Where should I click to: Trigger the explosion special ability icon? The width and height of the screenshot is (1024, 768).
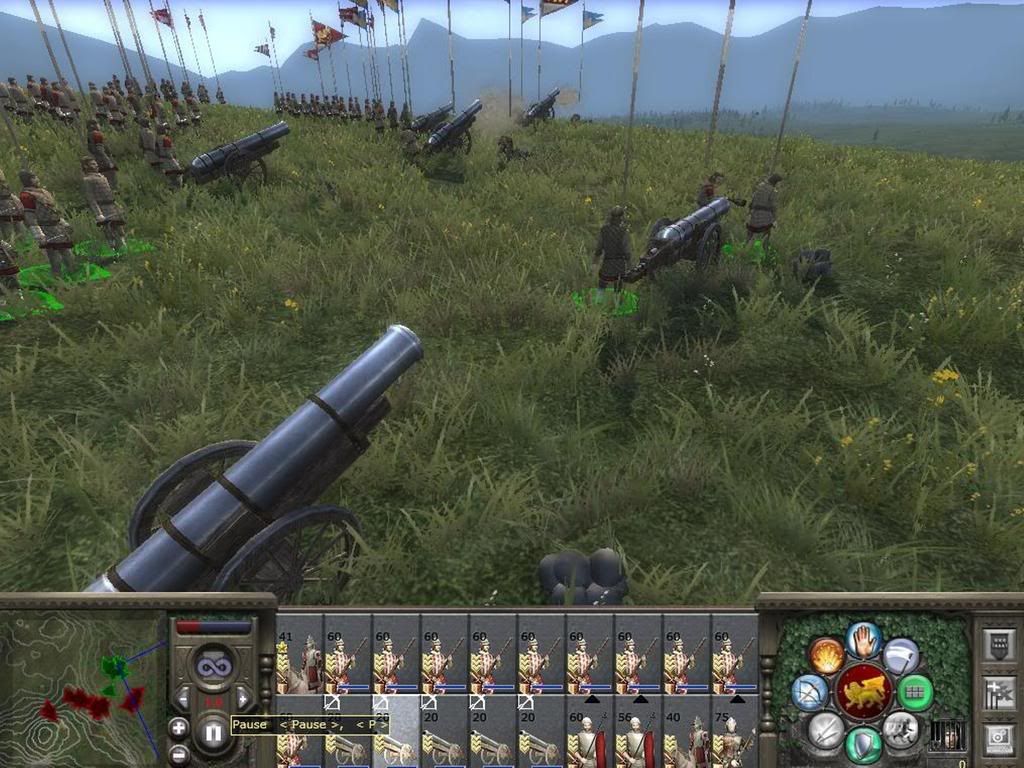(x=826, y=656)
